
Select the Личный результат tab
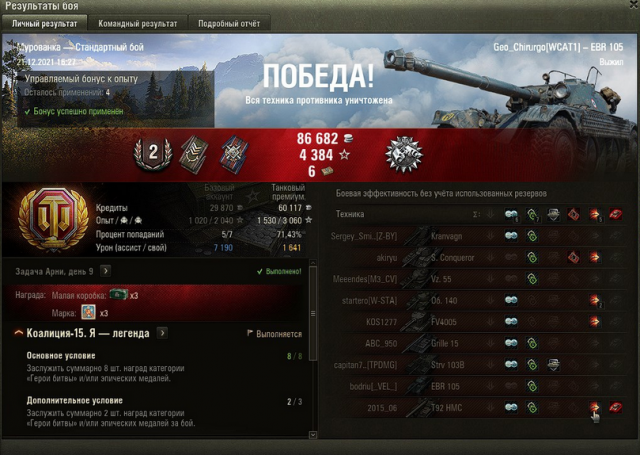44,22
